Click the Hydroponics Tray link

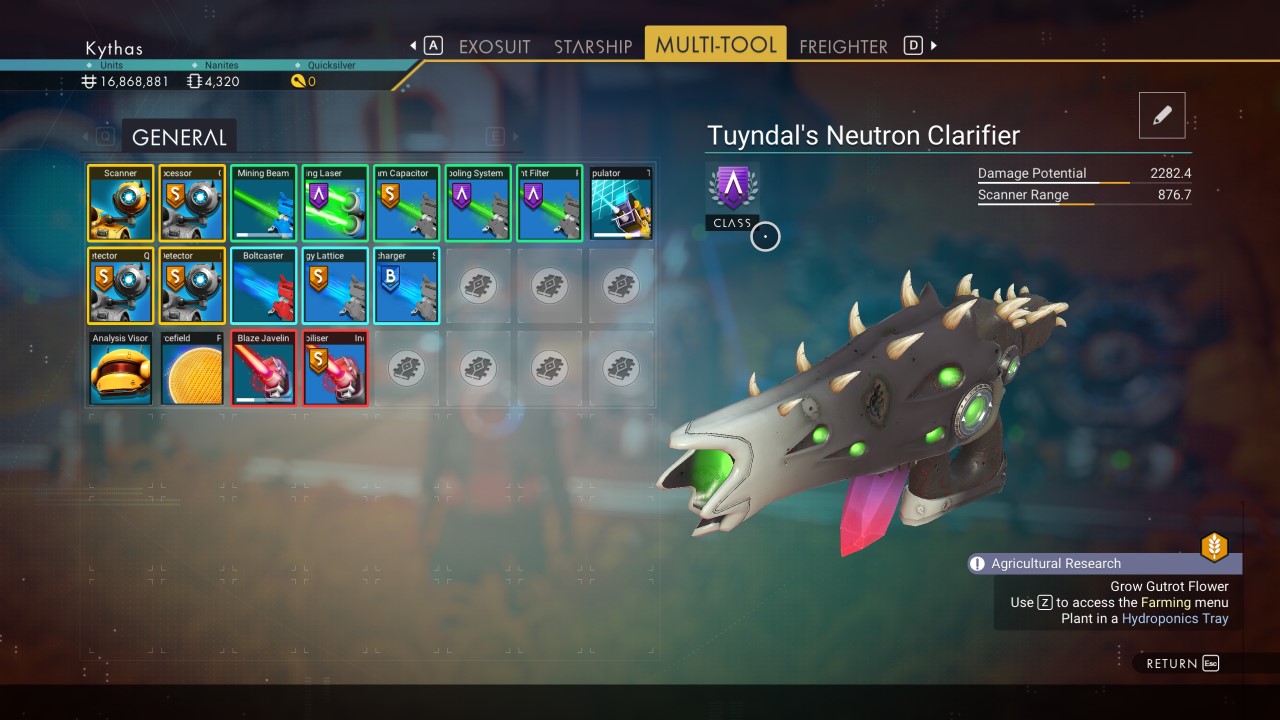click(x=1175, y=618)
